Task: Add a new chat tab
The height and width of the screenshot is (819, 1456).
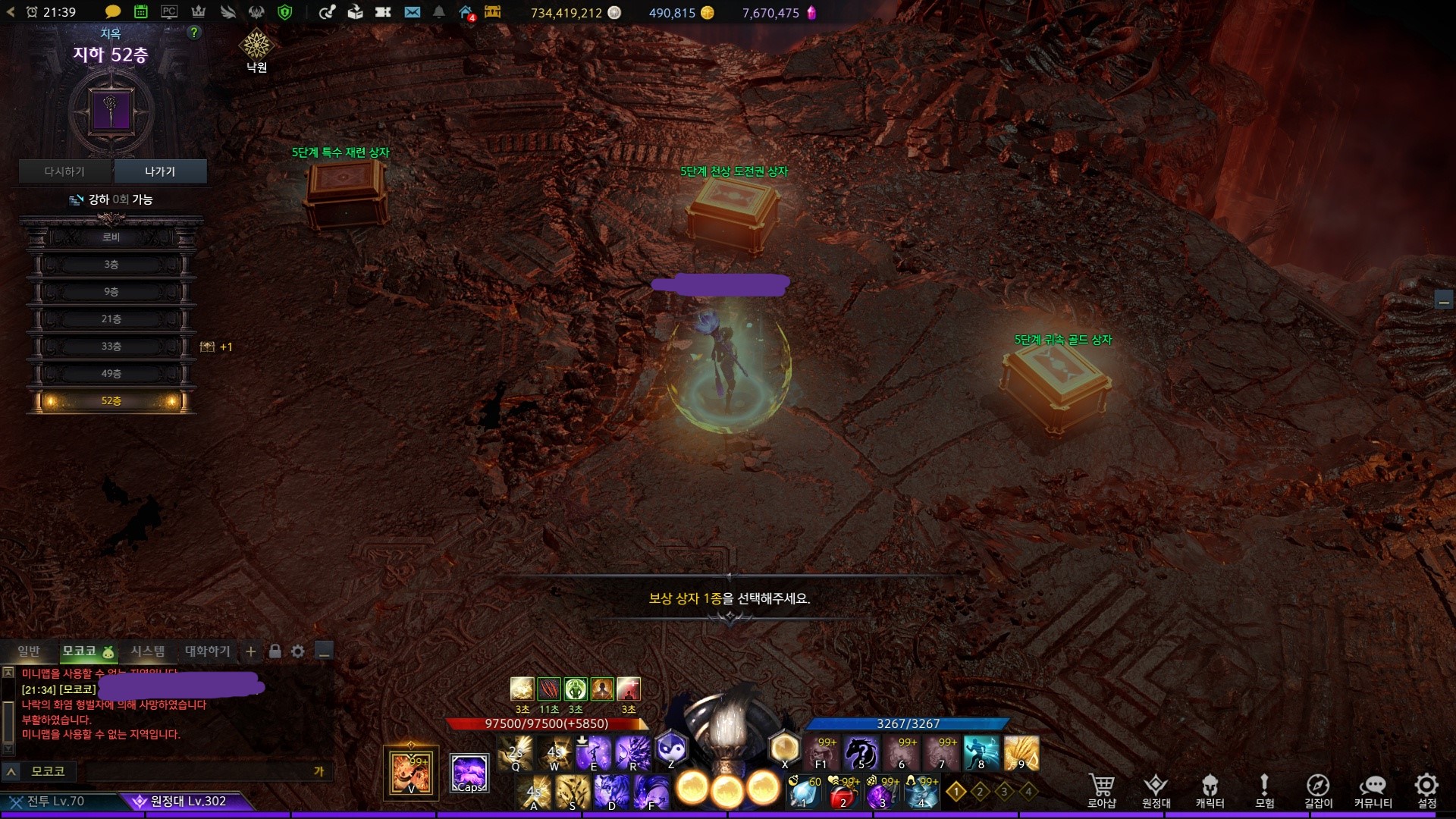Action: pos(251,651)
